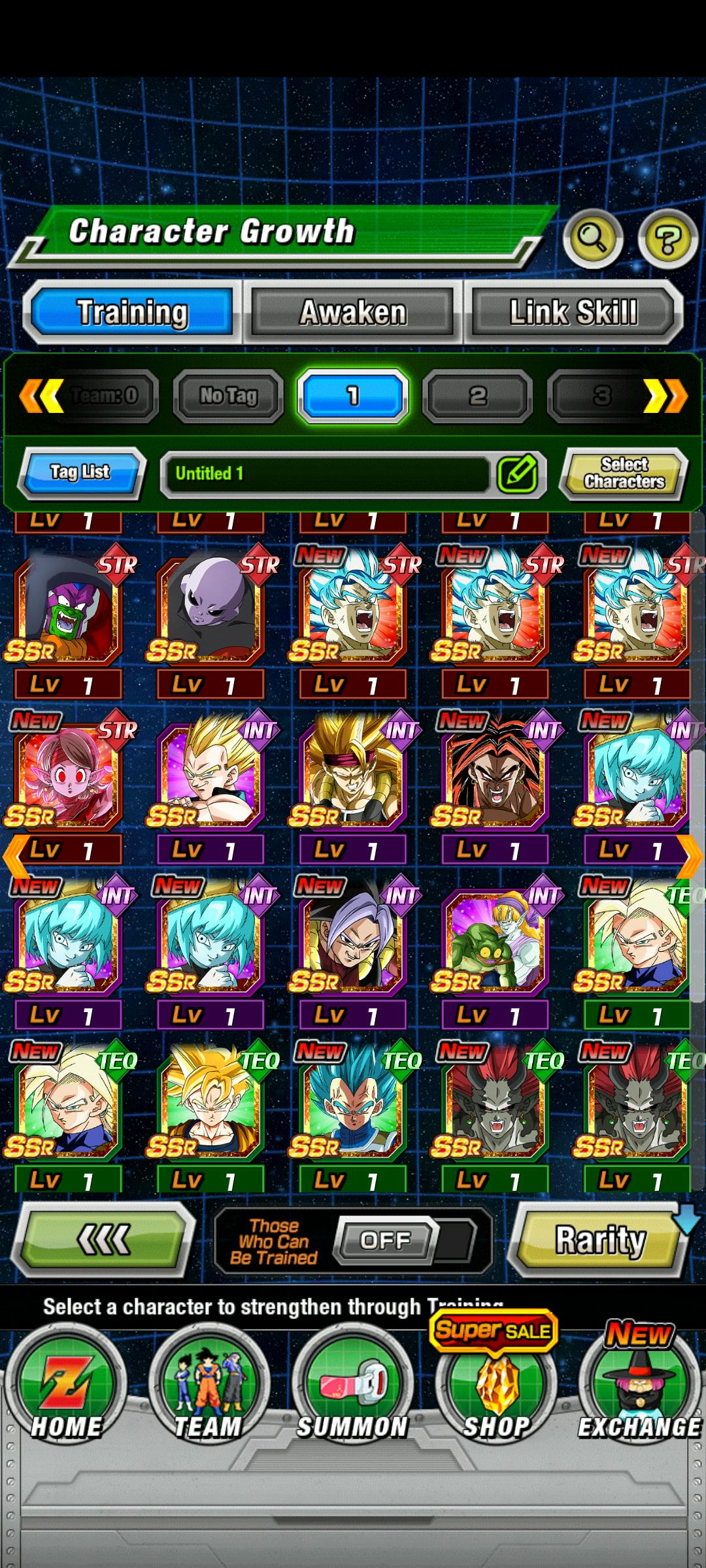Open the Rarity sort options
This screenshot has width=706, height=1568.
click(599, 1239)
